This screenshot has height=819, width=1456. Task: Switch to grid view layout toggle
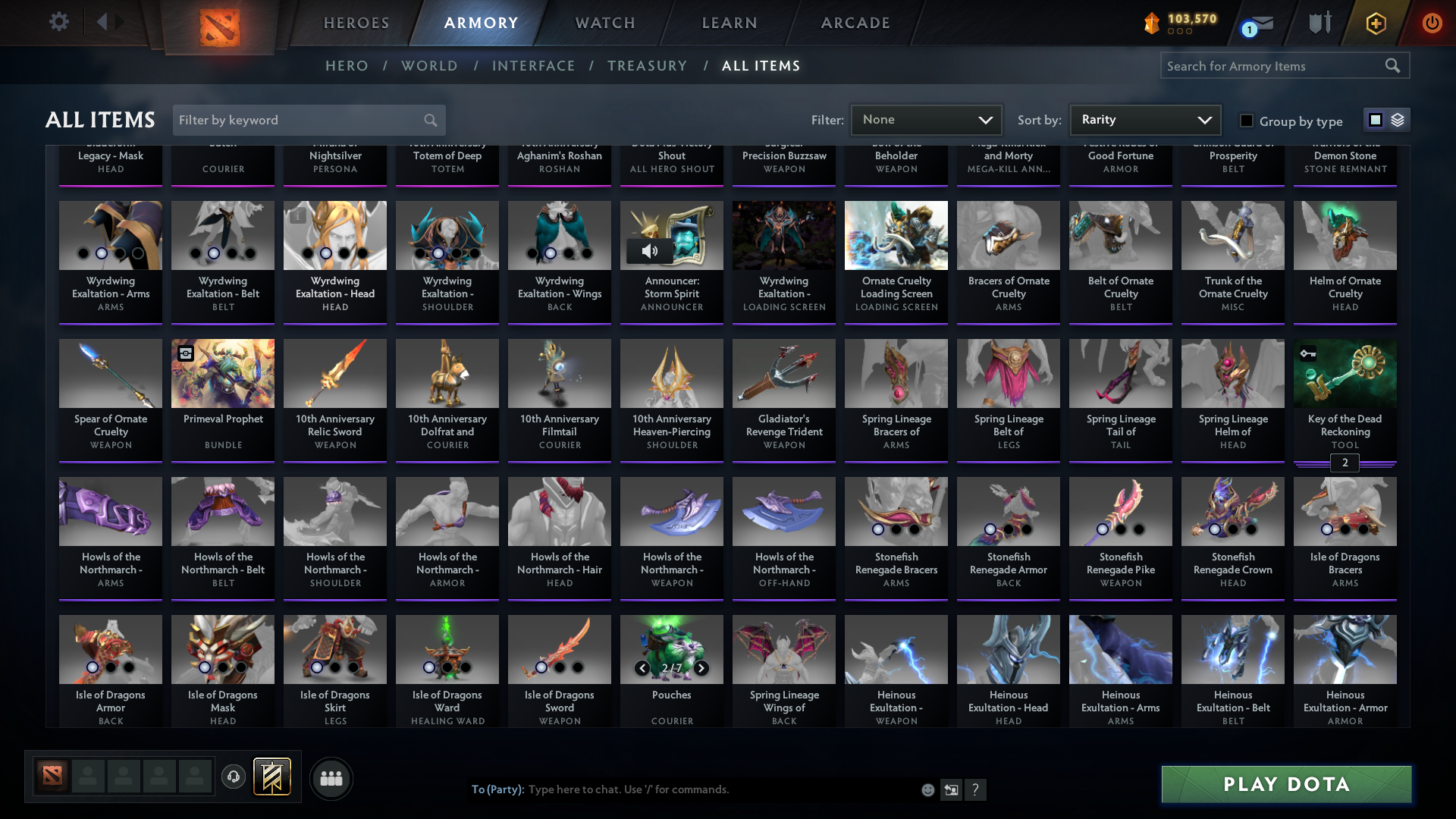[1375, 119]
